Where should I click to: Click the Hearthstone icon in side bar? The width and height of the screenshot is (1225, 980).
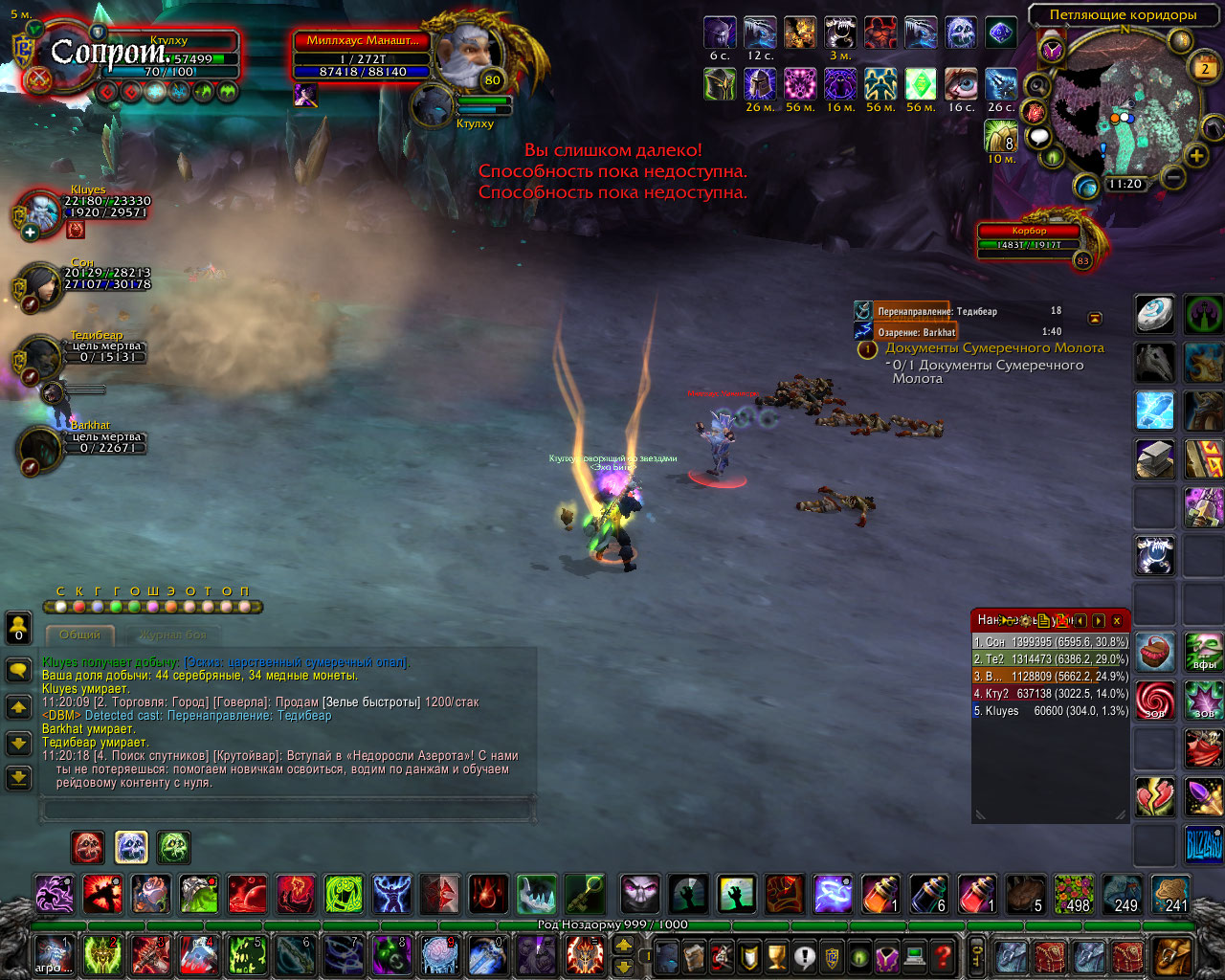(x=1155, y=314)
